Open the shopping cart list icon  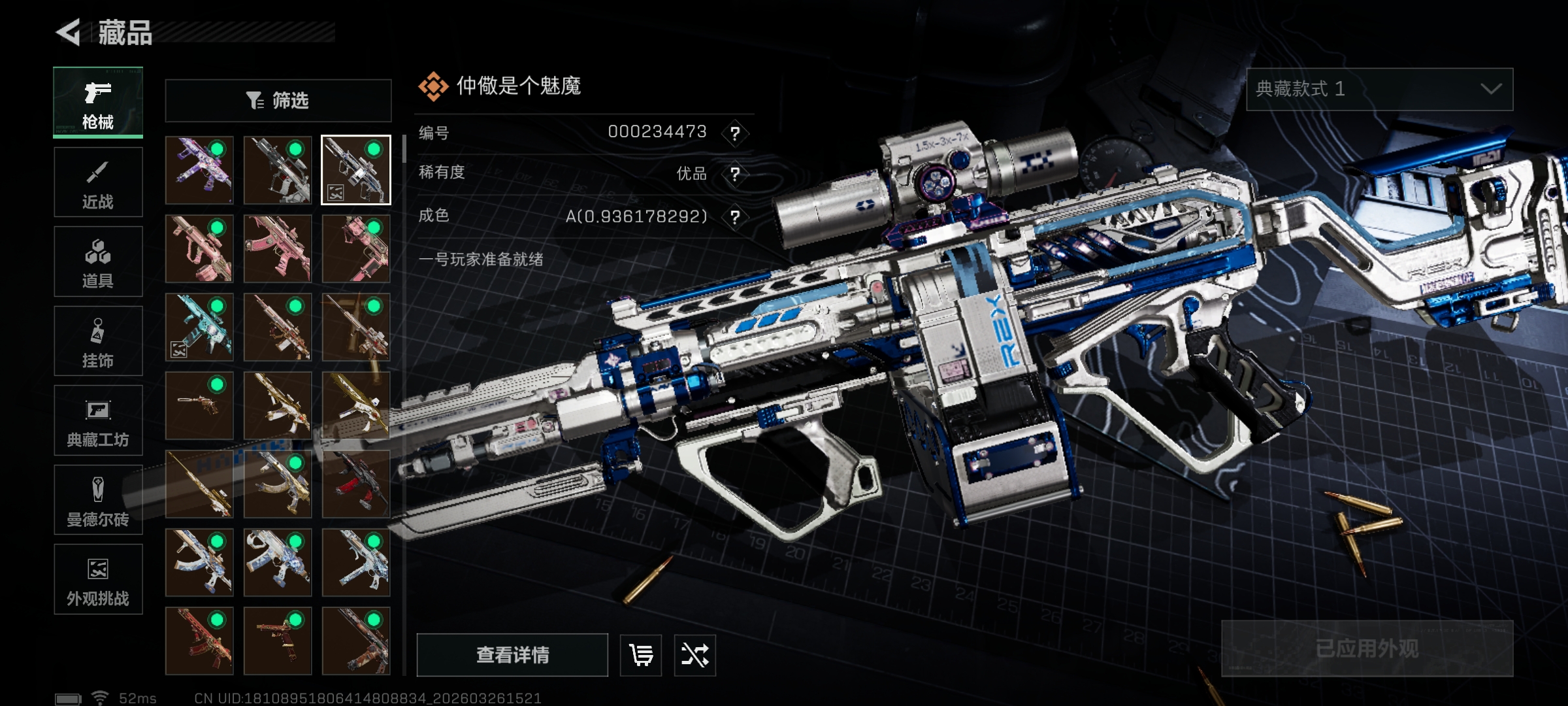click(x=640, y=655)
